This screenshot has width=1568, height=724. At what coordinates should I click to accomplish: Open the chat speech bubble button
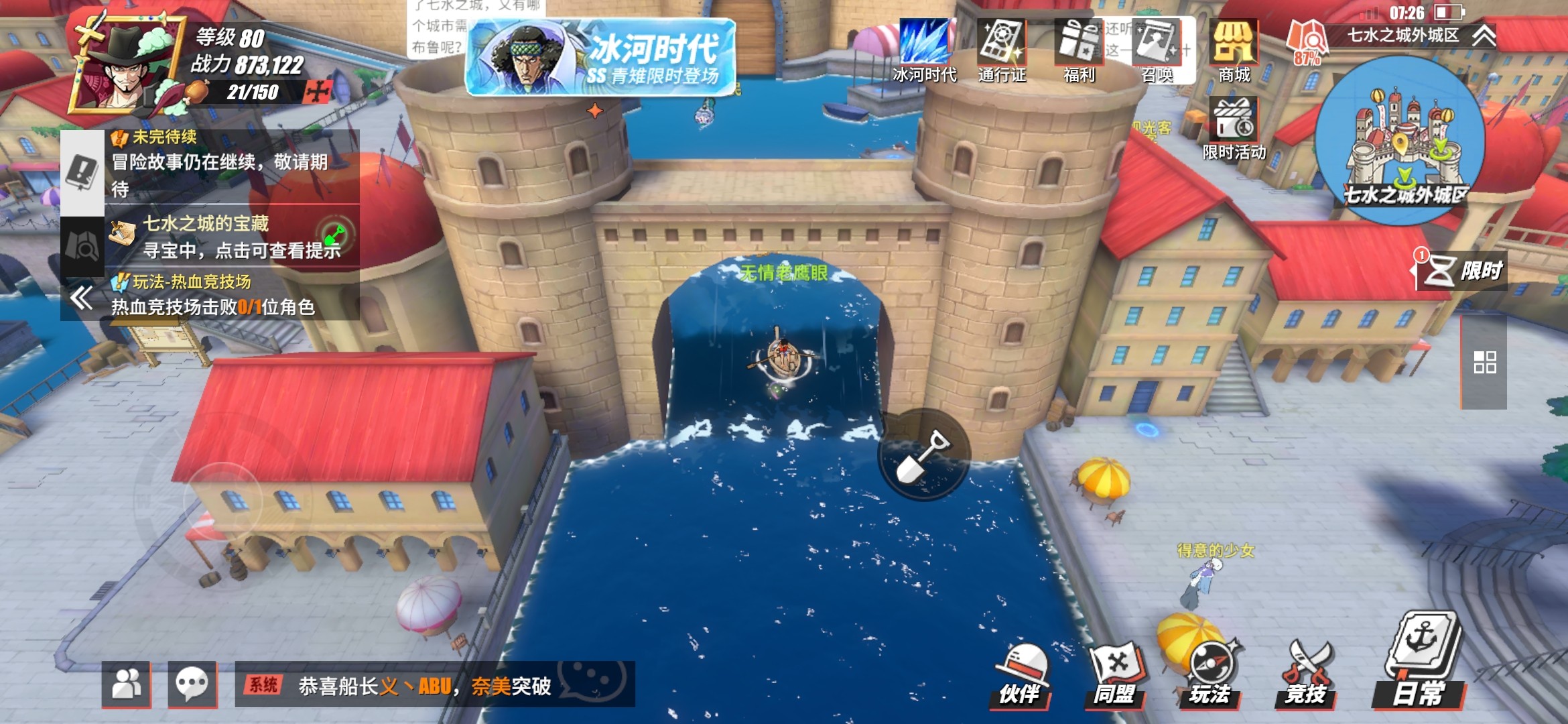[x=192, y=684]
